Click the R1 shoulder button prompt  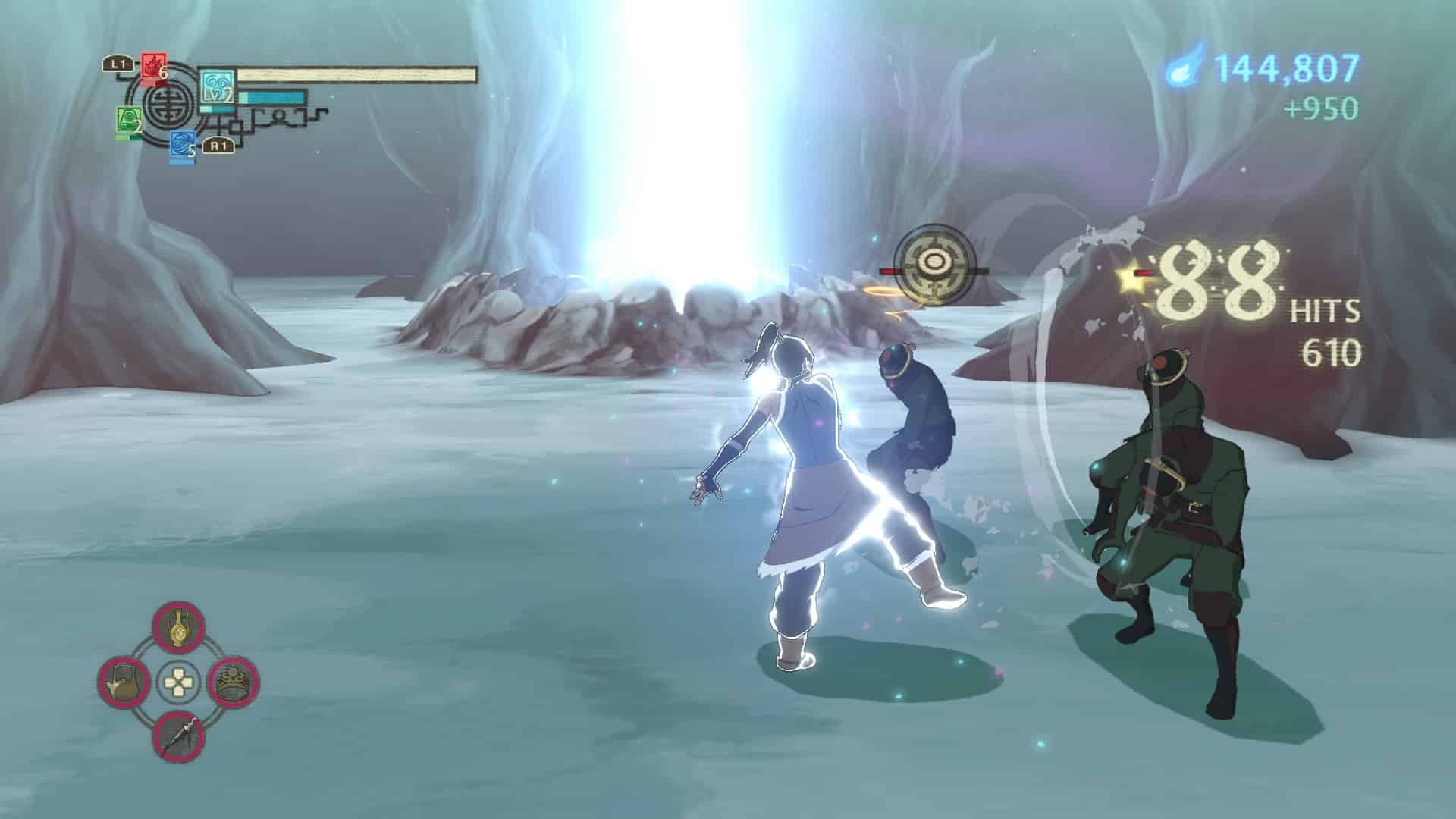pyautogui.click(x=219, y=146)
